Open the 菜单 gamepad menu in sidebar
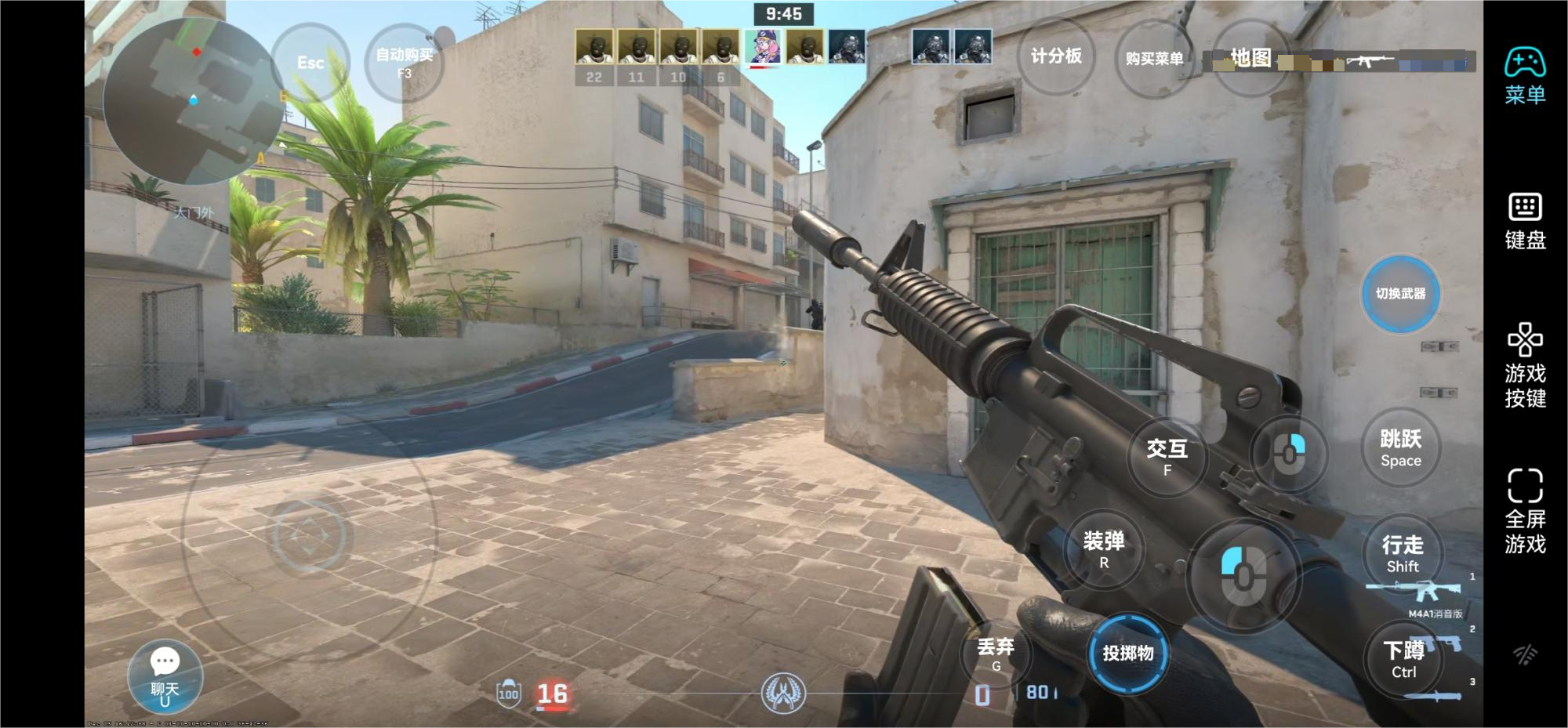1568x728 pixels. (x=1525, y=76)
